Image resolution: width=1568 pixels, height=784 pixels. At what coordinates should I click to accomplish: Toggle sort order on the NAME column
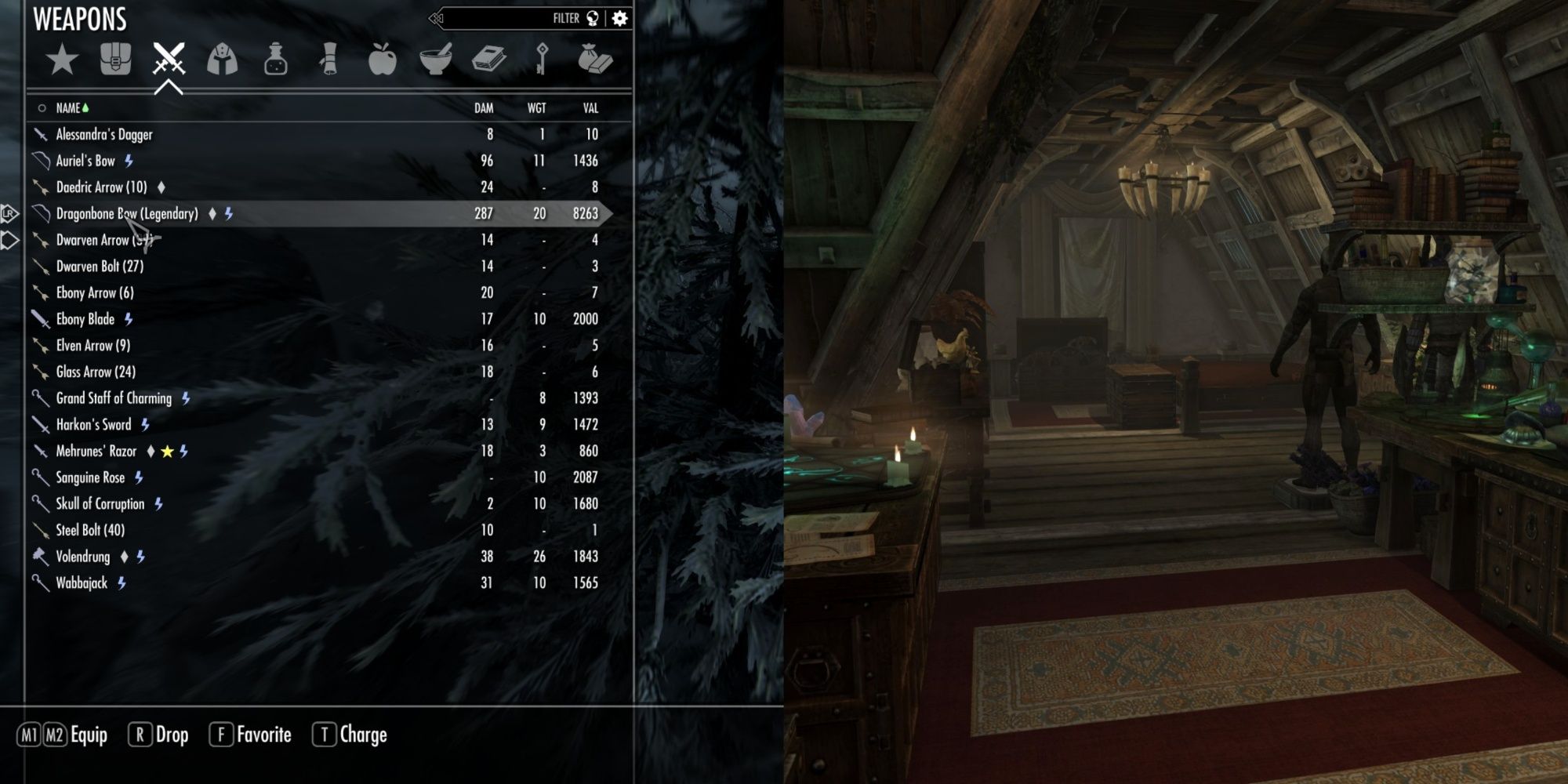click(x=71, y=108)
